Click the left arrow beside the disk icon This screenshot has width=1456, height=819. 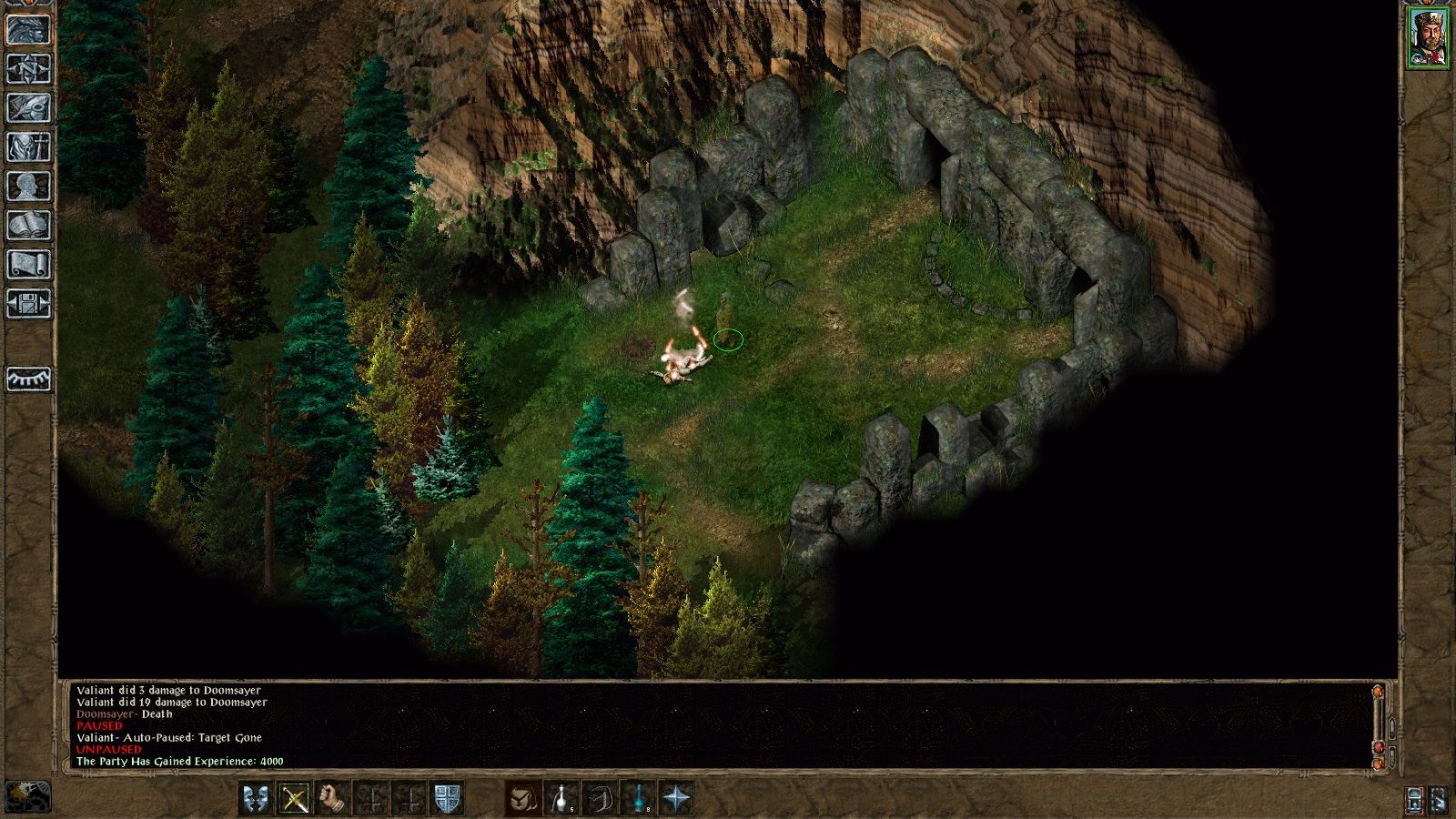tap(10, 303)
